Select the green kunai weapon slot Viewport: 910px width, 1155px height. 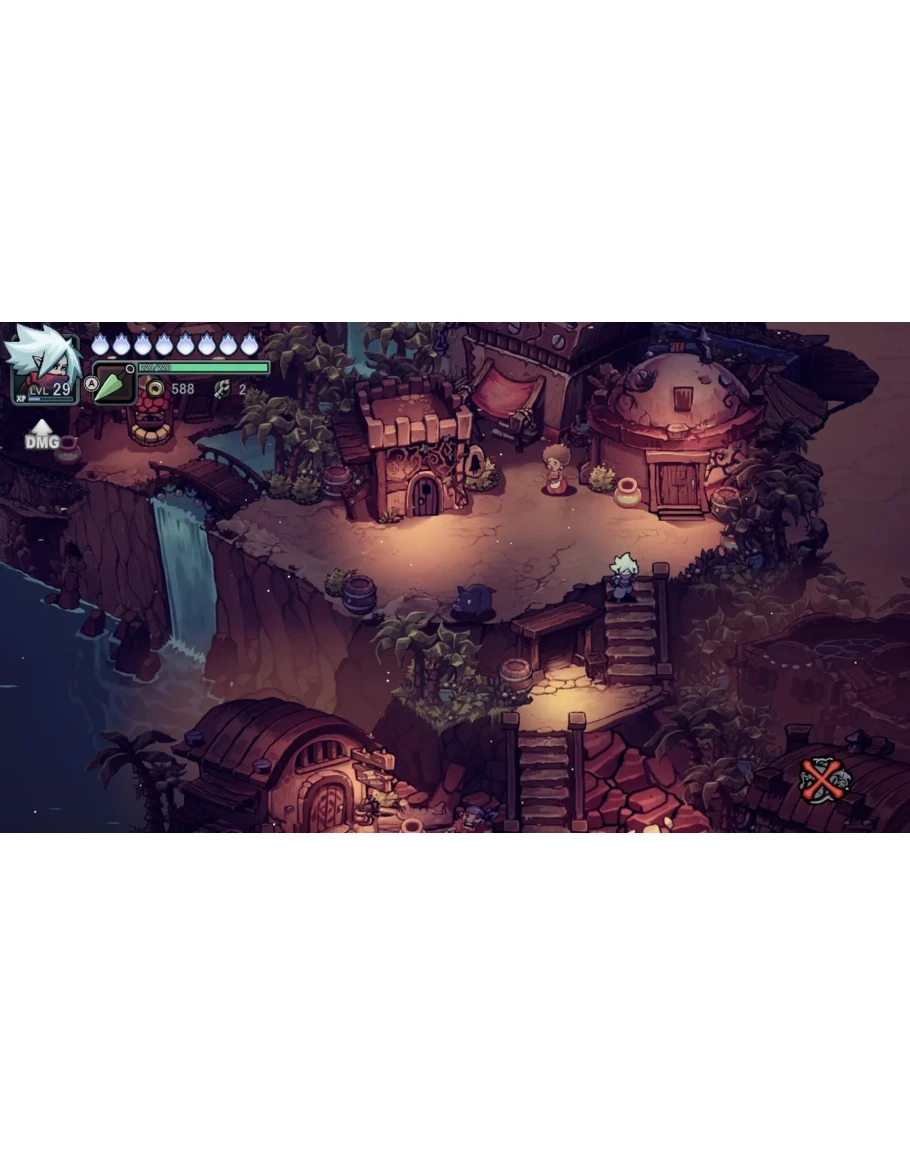point(114,385)
